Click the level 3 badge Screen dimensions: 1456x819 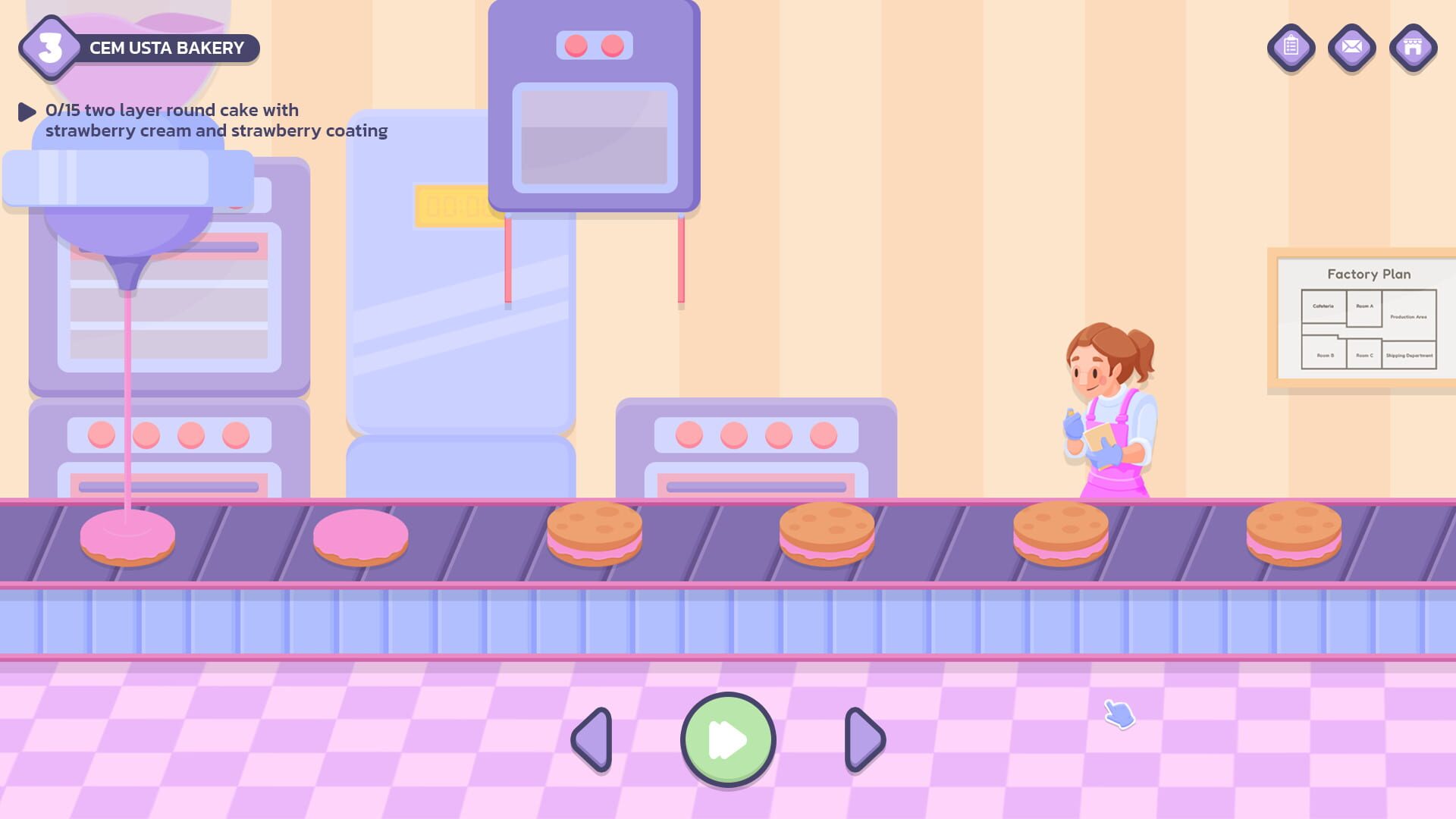49,48
